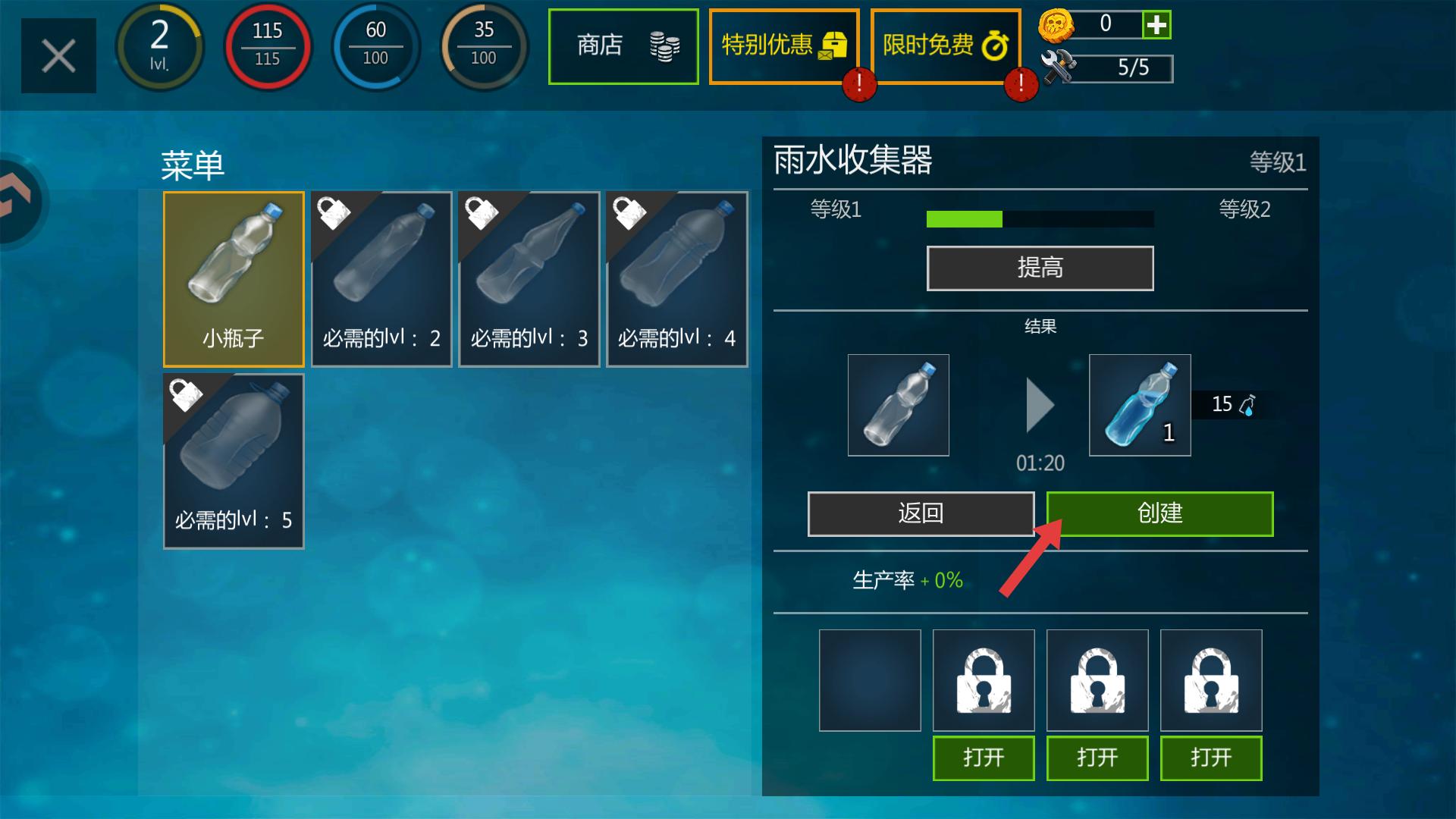The image size is (1456, 819).
Task: Open the 雨水收集器 panel title
Action: [853, 159]
